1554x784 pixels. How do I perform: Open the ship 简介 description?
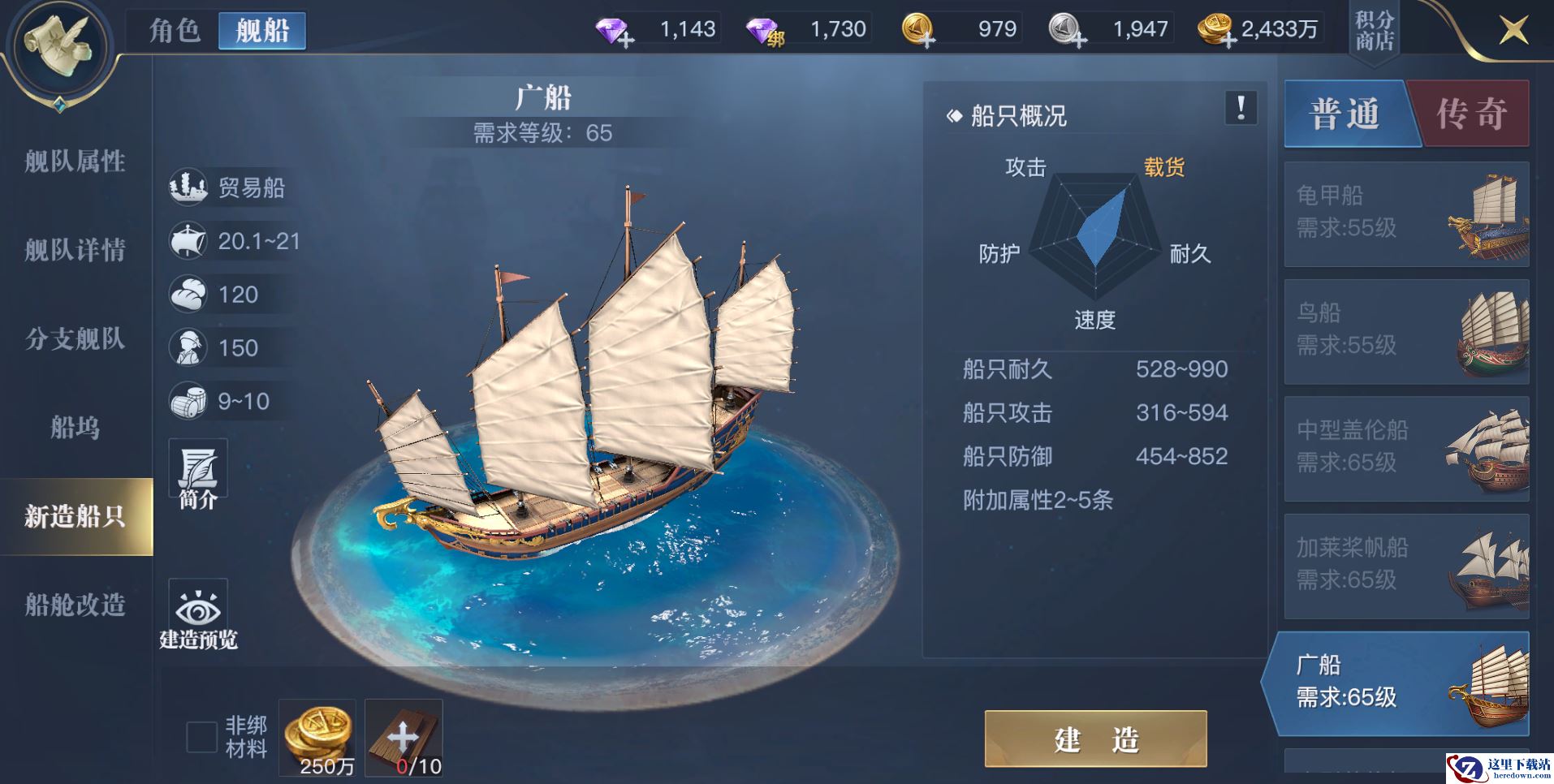click(x=198, y=475)
